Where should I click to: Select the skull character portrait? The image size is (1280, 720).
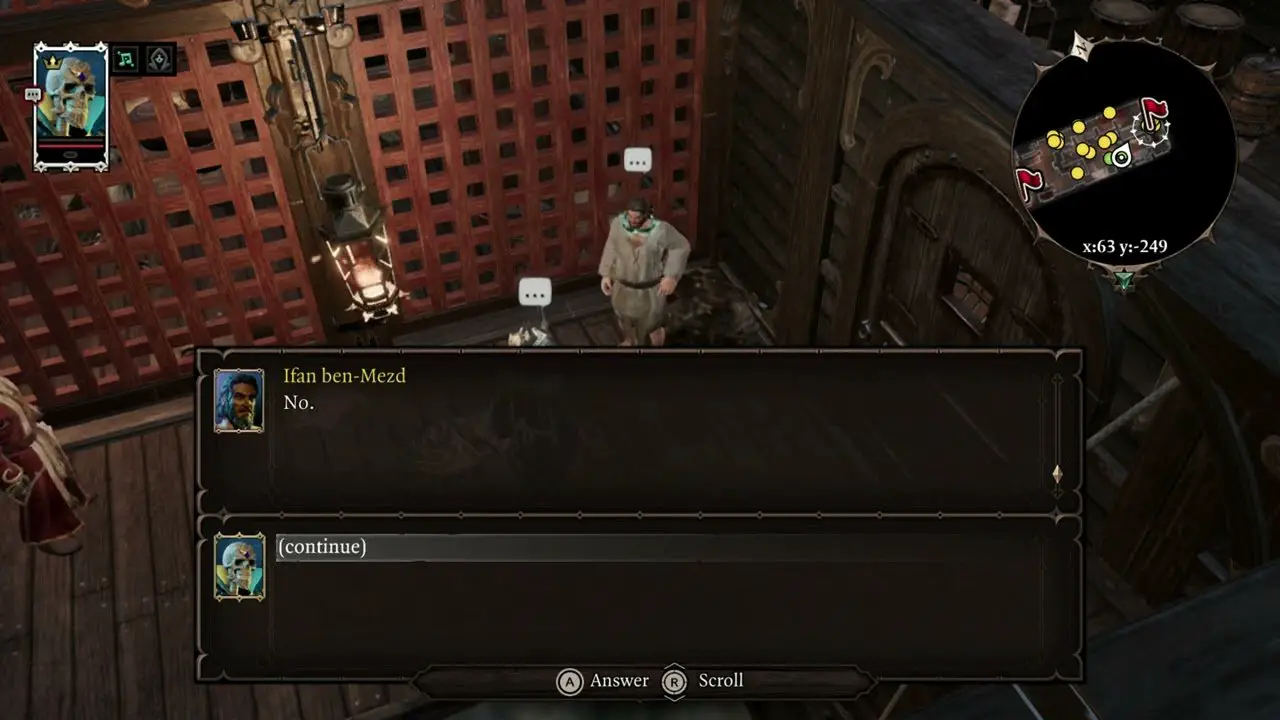(x=70, y=105)
